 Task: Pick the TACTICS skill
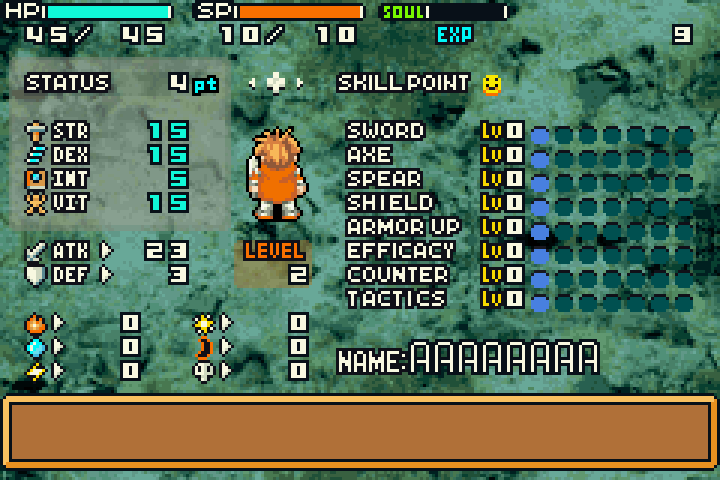coord(396,299)
